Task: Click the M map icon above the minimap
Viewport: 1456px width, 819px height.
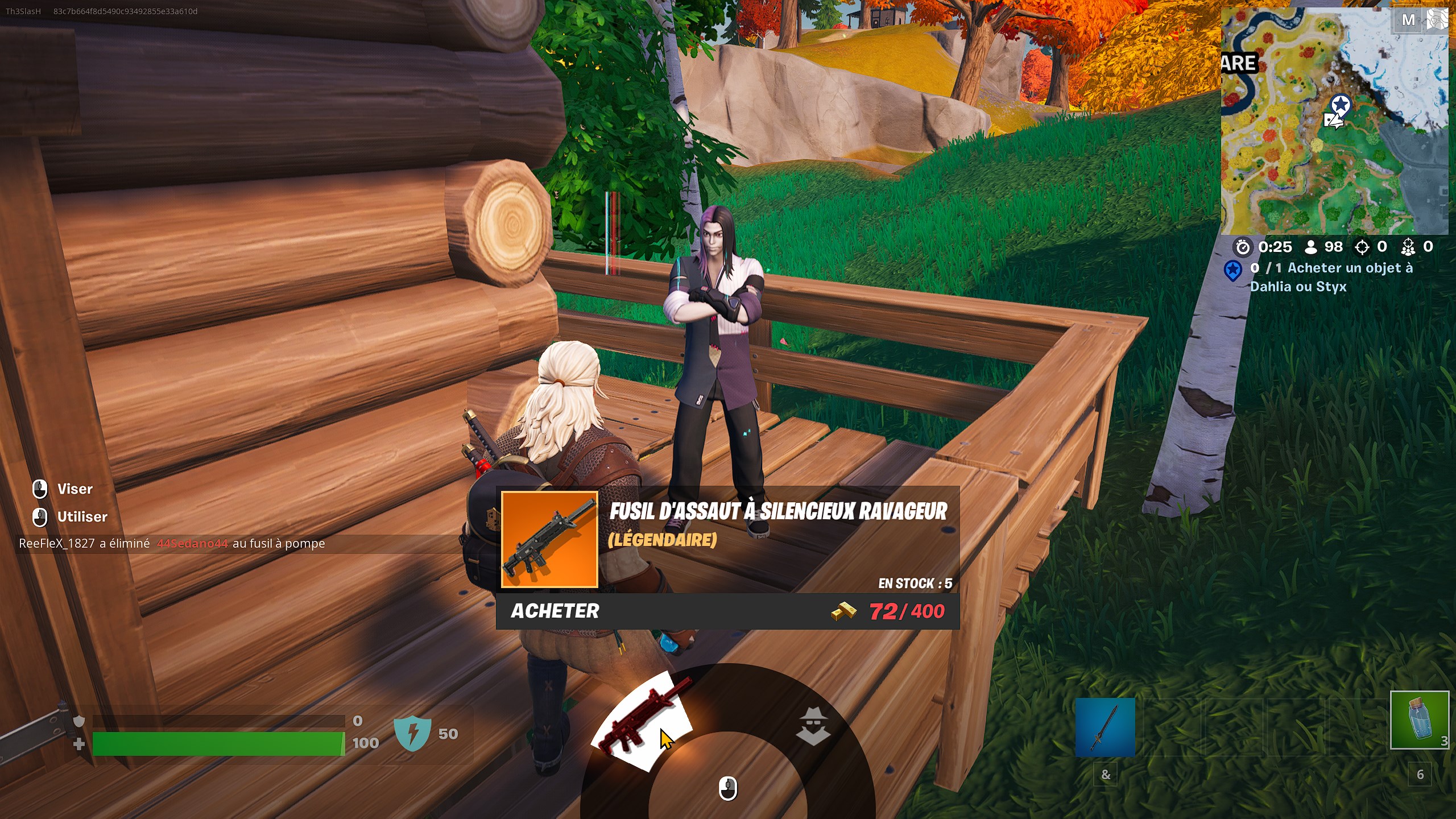Action: click(1409, 19)
